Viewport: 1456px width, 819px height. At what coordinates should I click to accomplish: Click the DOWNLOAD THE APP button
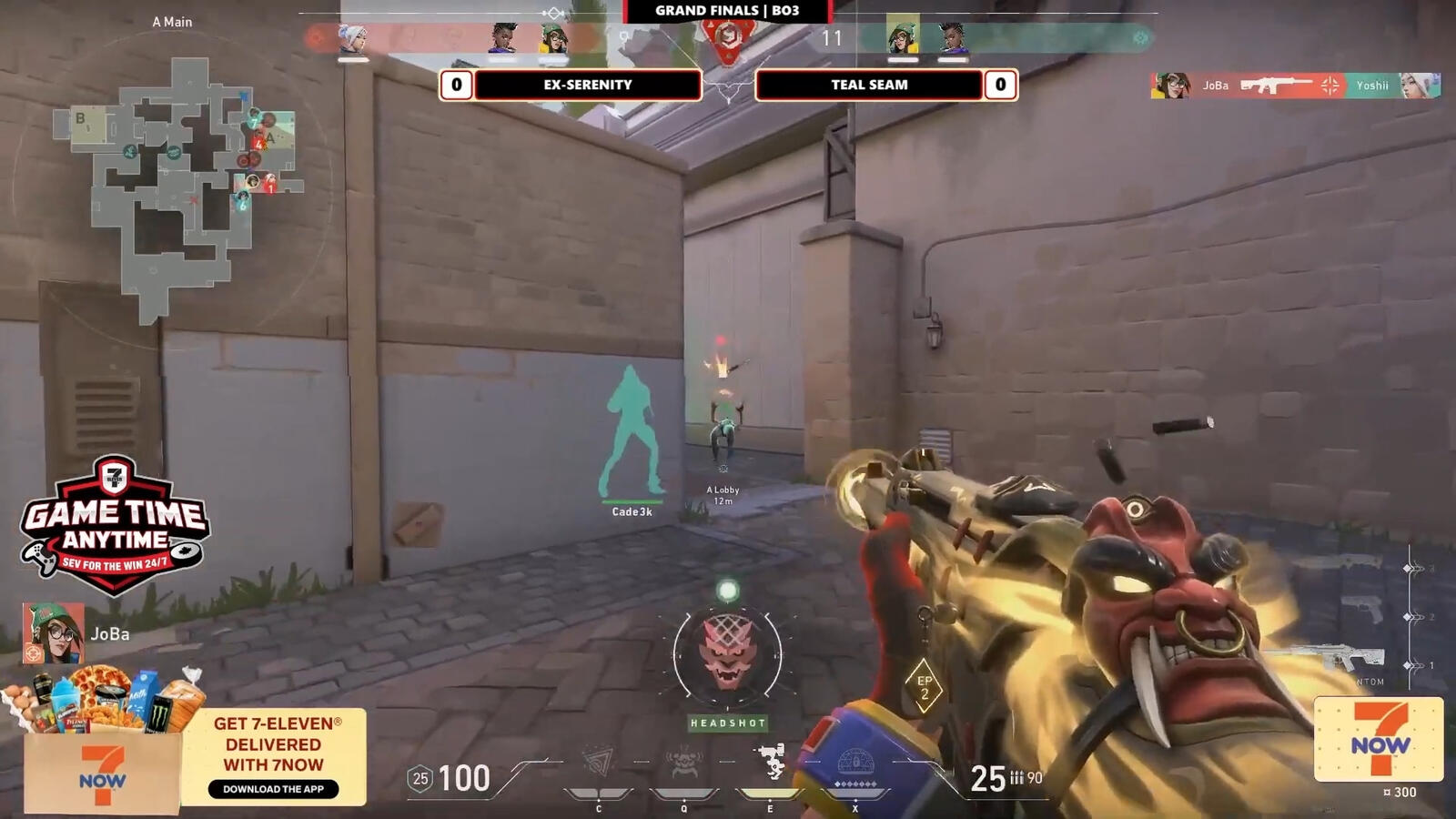click(273, 790)
